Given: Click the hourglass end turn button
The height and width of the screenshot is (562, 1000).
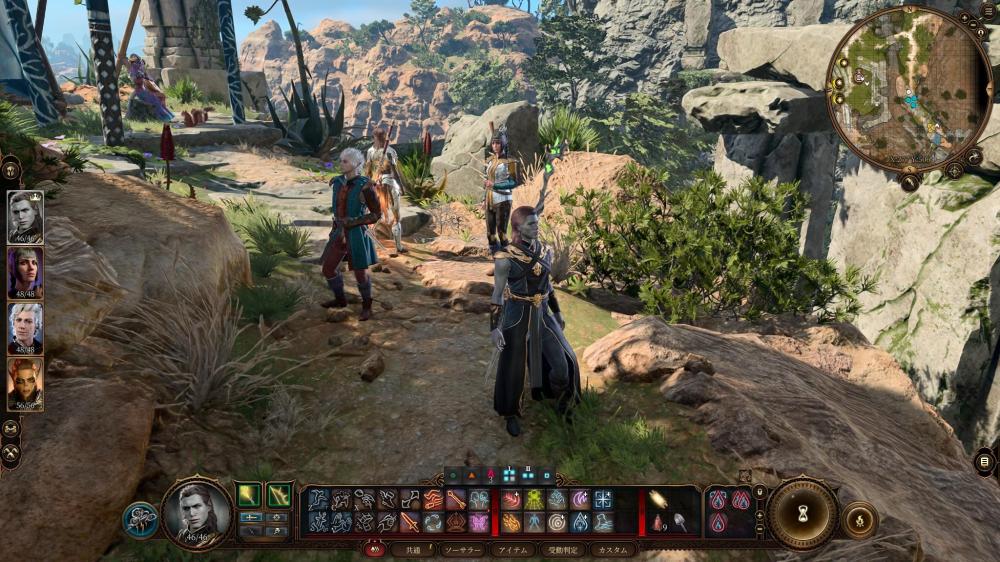Looking at the screenshot, I should pos(802,514).
